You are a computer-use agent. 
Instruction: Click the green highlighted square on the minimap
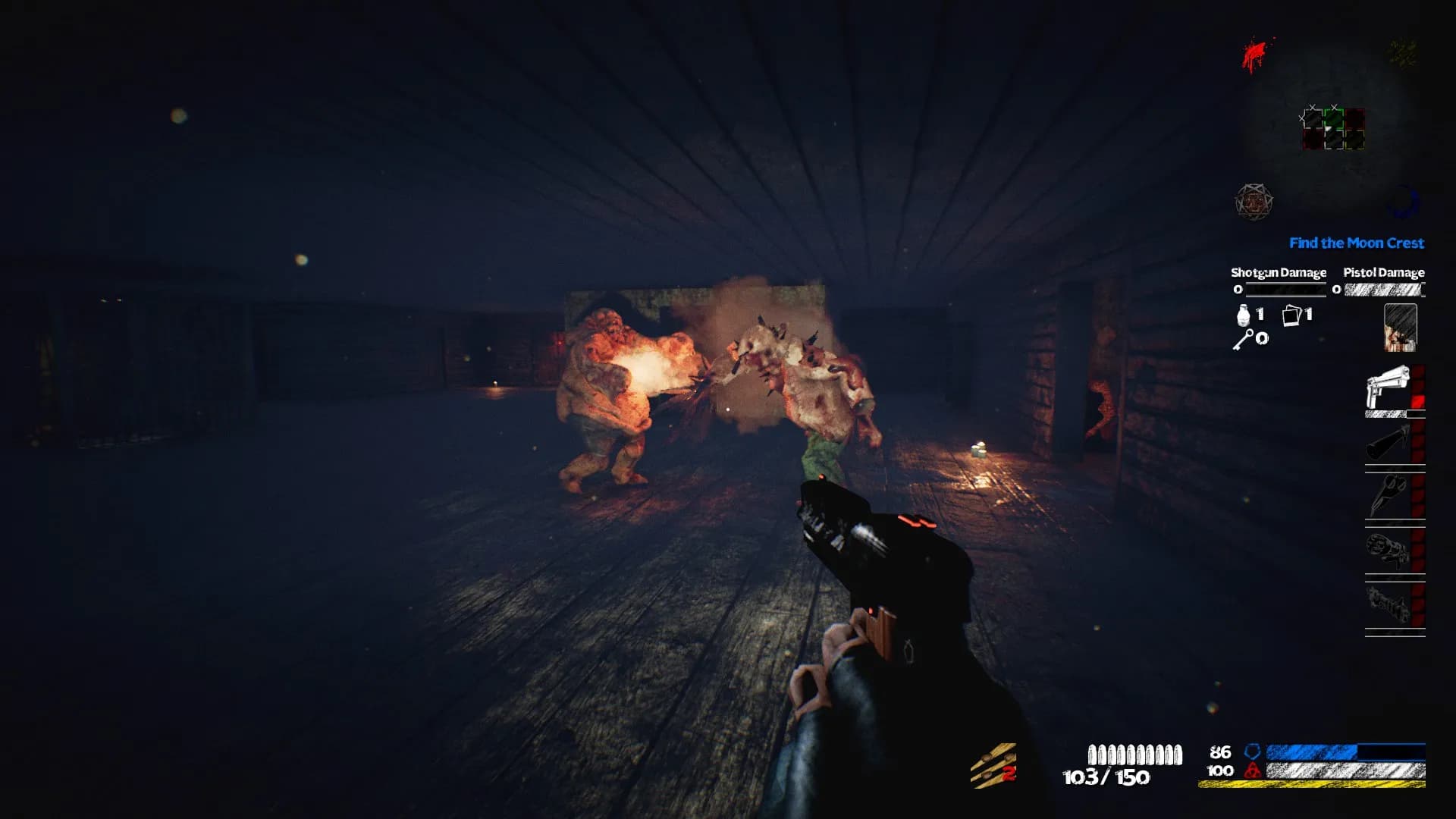[1332, 120]
